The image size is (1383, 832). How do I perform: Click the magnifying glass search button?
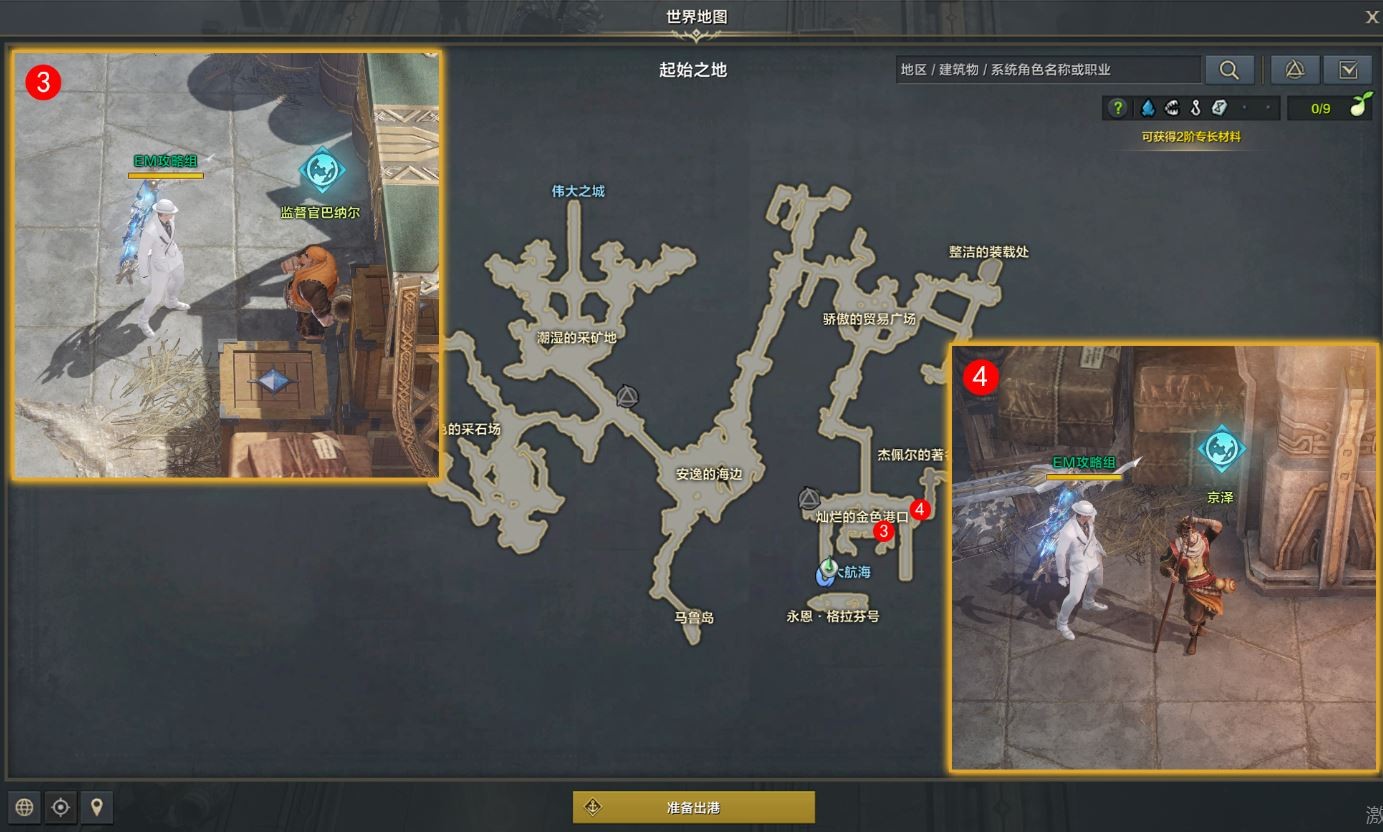1229,69
